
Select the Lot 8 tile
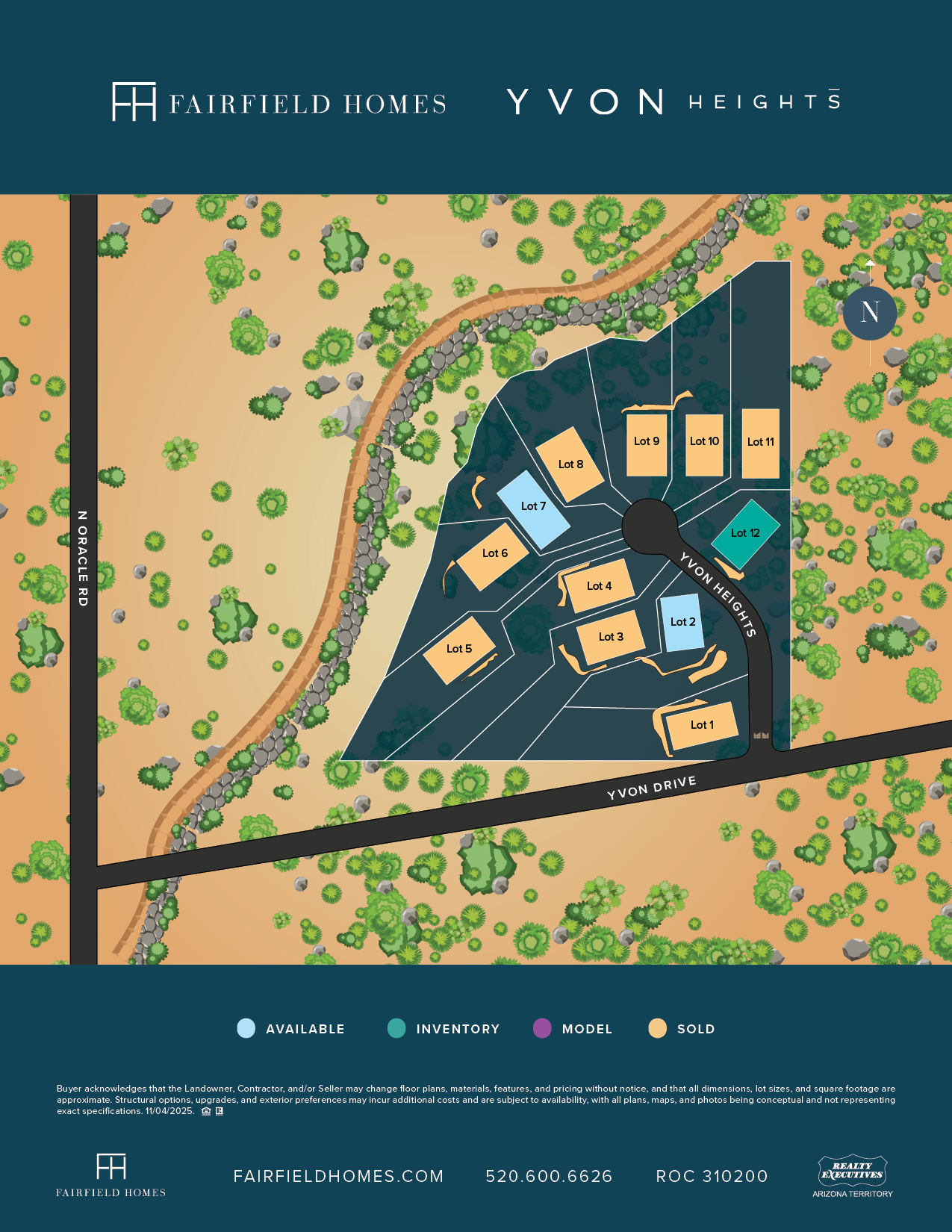tap(570, 464)
